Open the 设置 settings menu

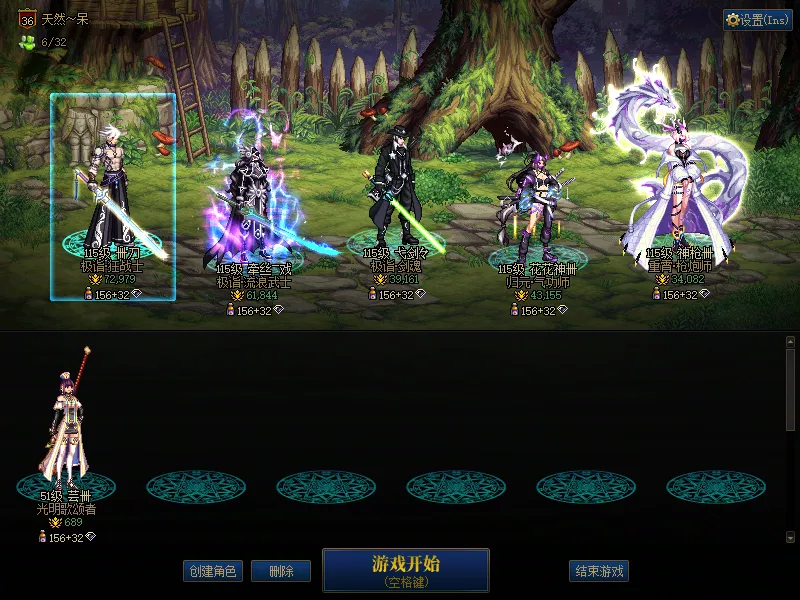click(x=757, y=20)
